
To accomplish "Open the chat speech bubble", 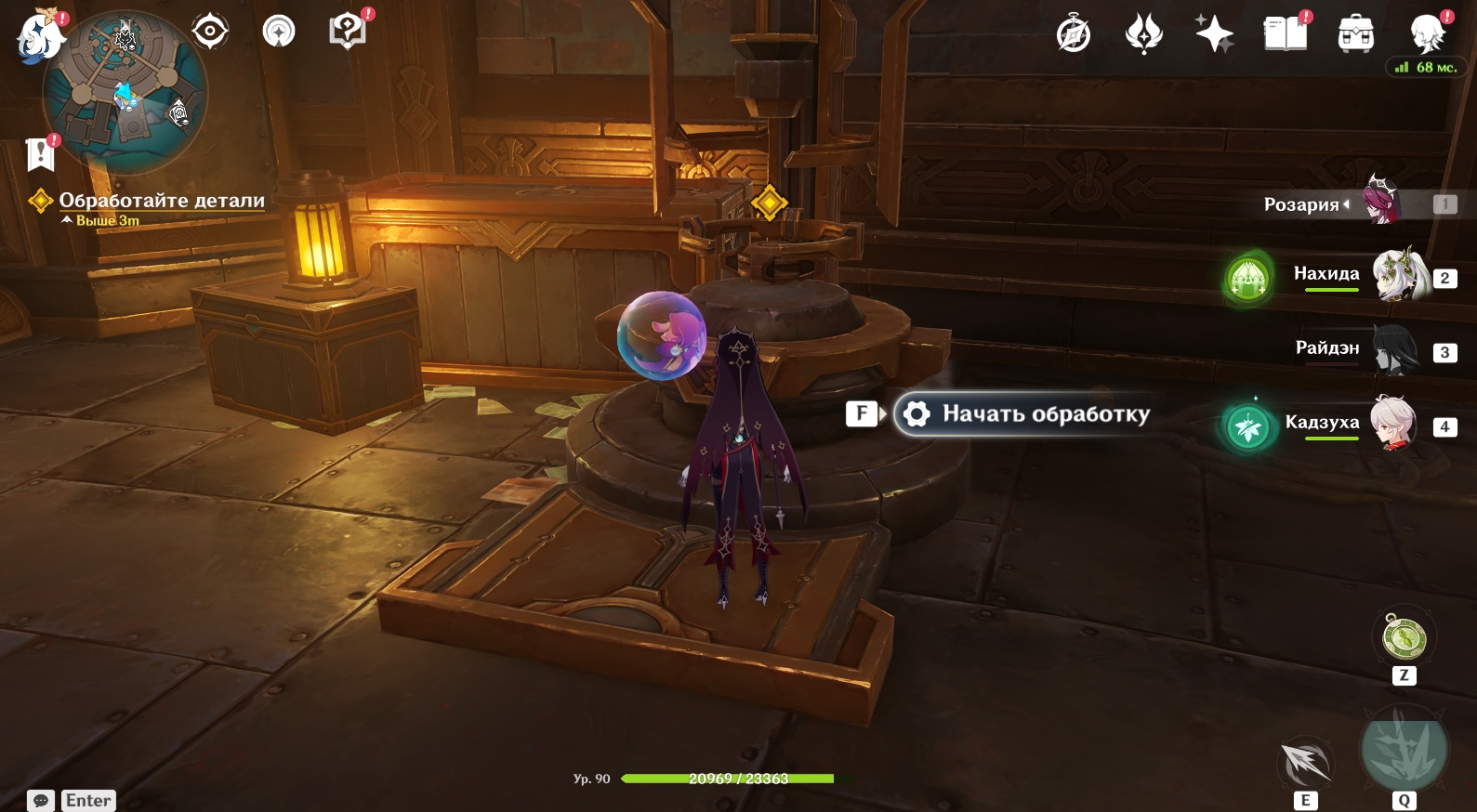I will [41, 800].
